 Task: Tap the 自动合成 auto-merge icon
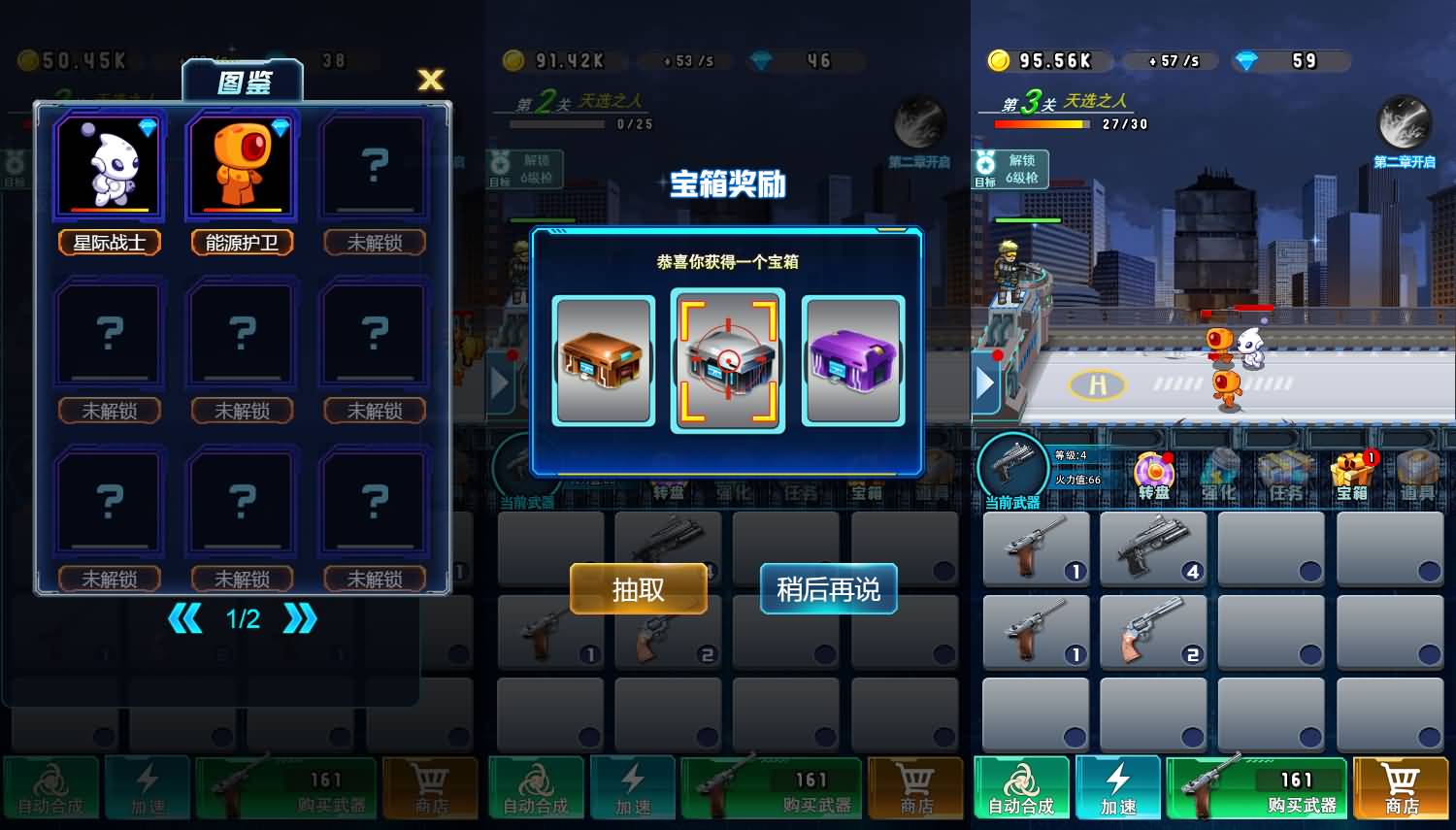pyautogui.click(x=1022, y=786)
